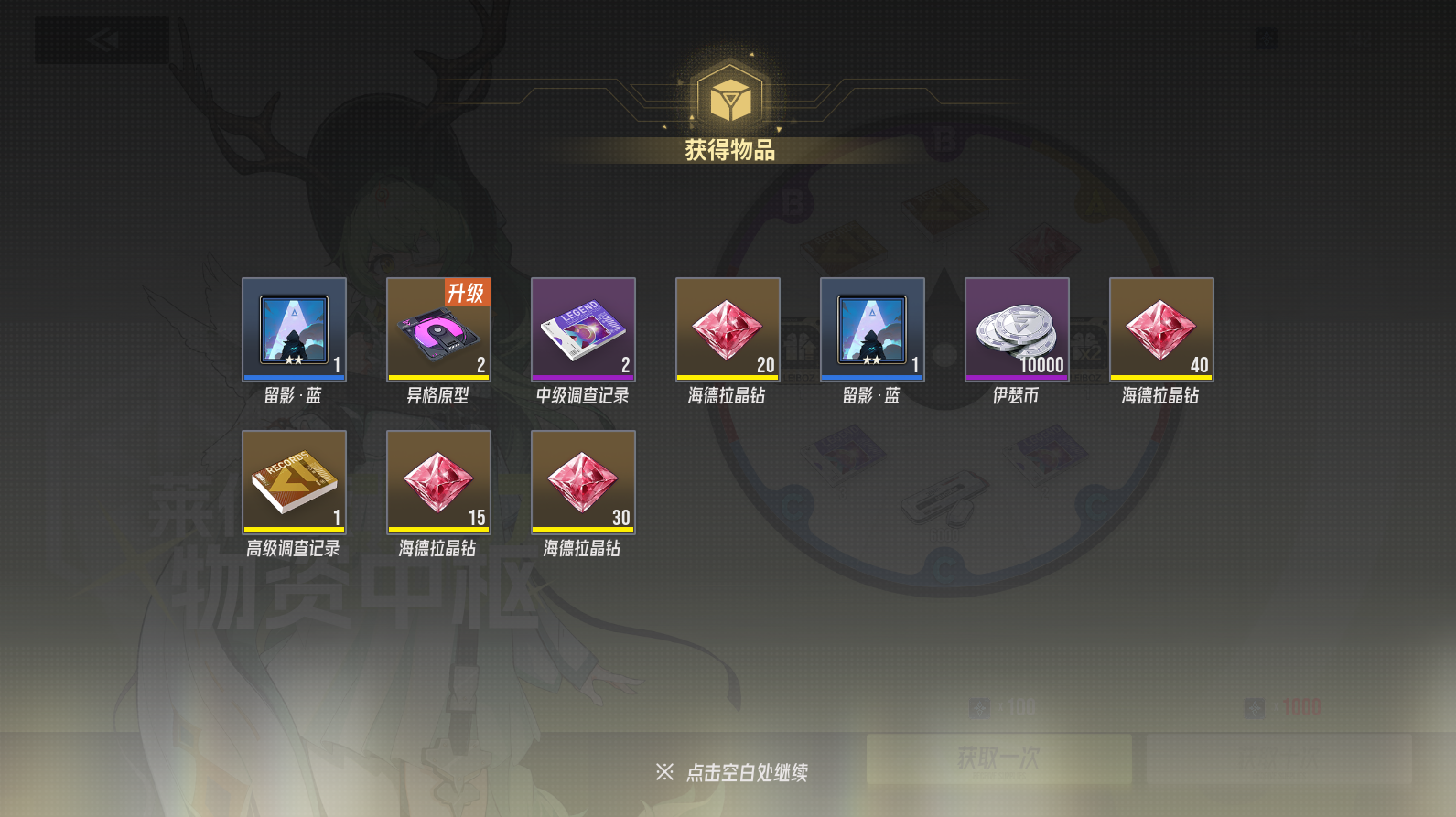Click the 海德拉晶钻 gem showing 30
The image size is (1456, 817).
pos(583,480)
